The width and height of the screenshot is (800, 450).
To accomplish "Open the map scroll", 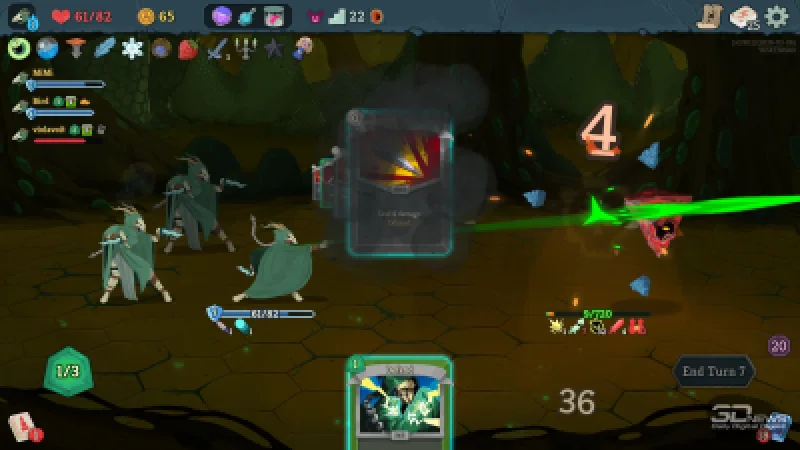I will point(710,17).
